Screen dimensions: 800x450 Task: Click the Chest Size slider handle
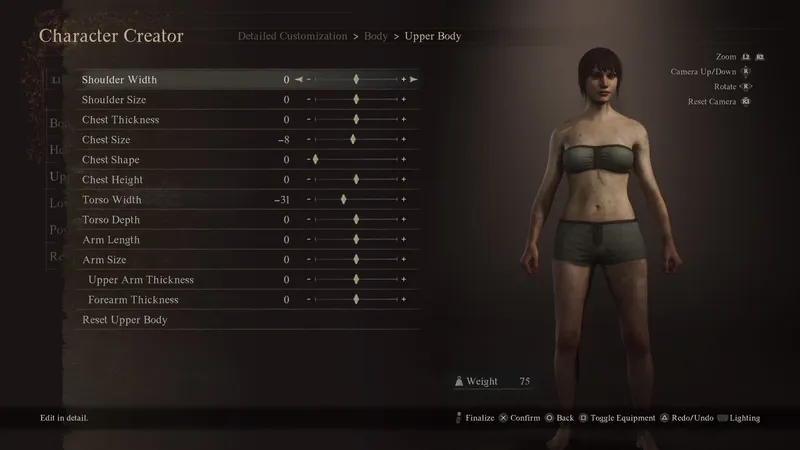coord(352,140)
